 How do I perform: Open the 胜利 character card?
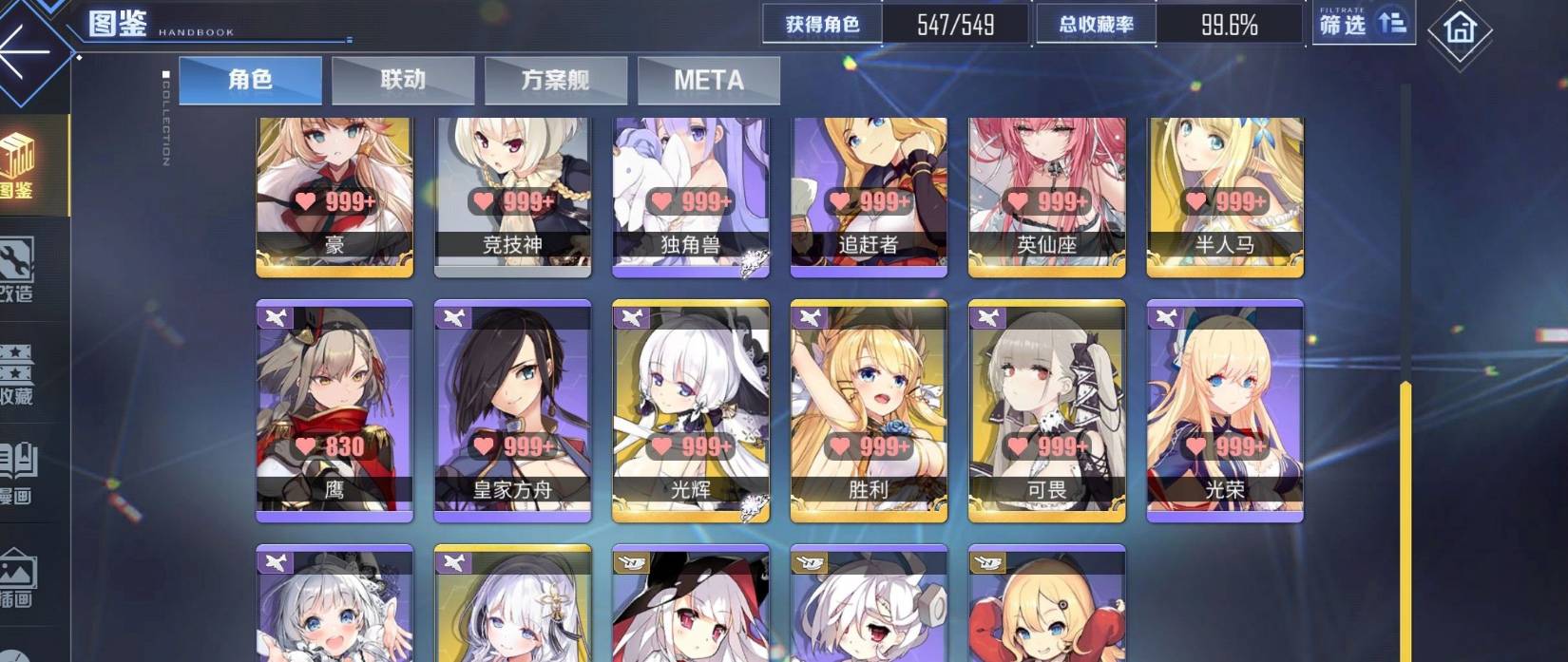869,410
